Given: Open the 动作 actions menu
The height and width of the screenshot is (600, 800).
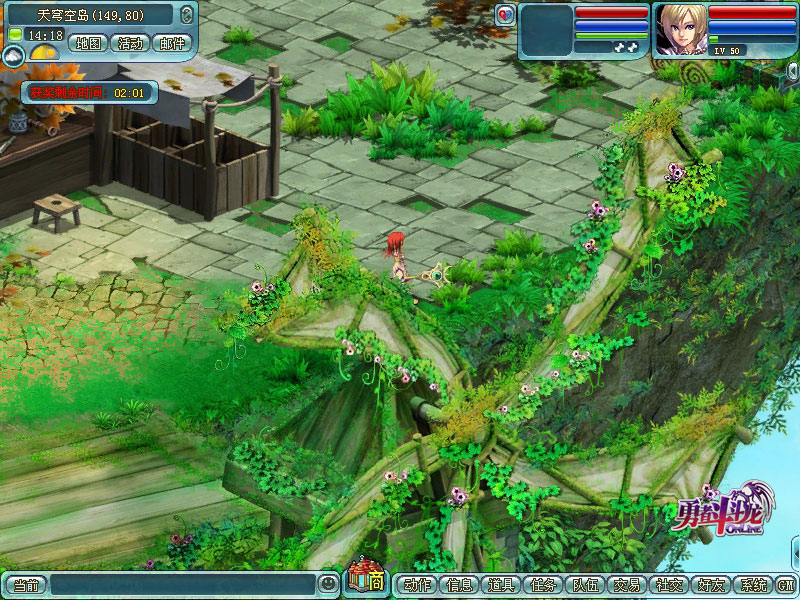Looking at the screenshot, I should click(417, 585).
